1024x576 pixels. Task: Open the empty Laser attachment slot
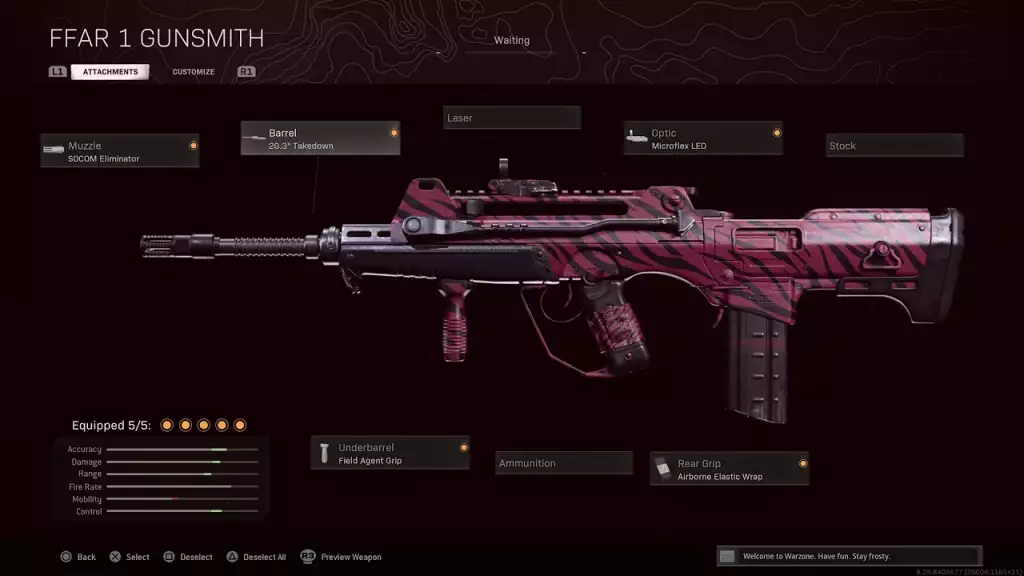512,118
